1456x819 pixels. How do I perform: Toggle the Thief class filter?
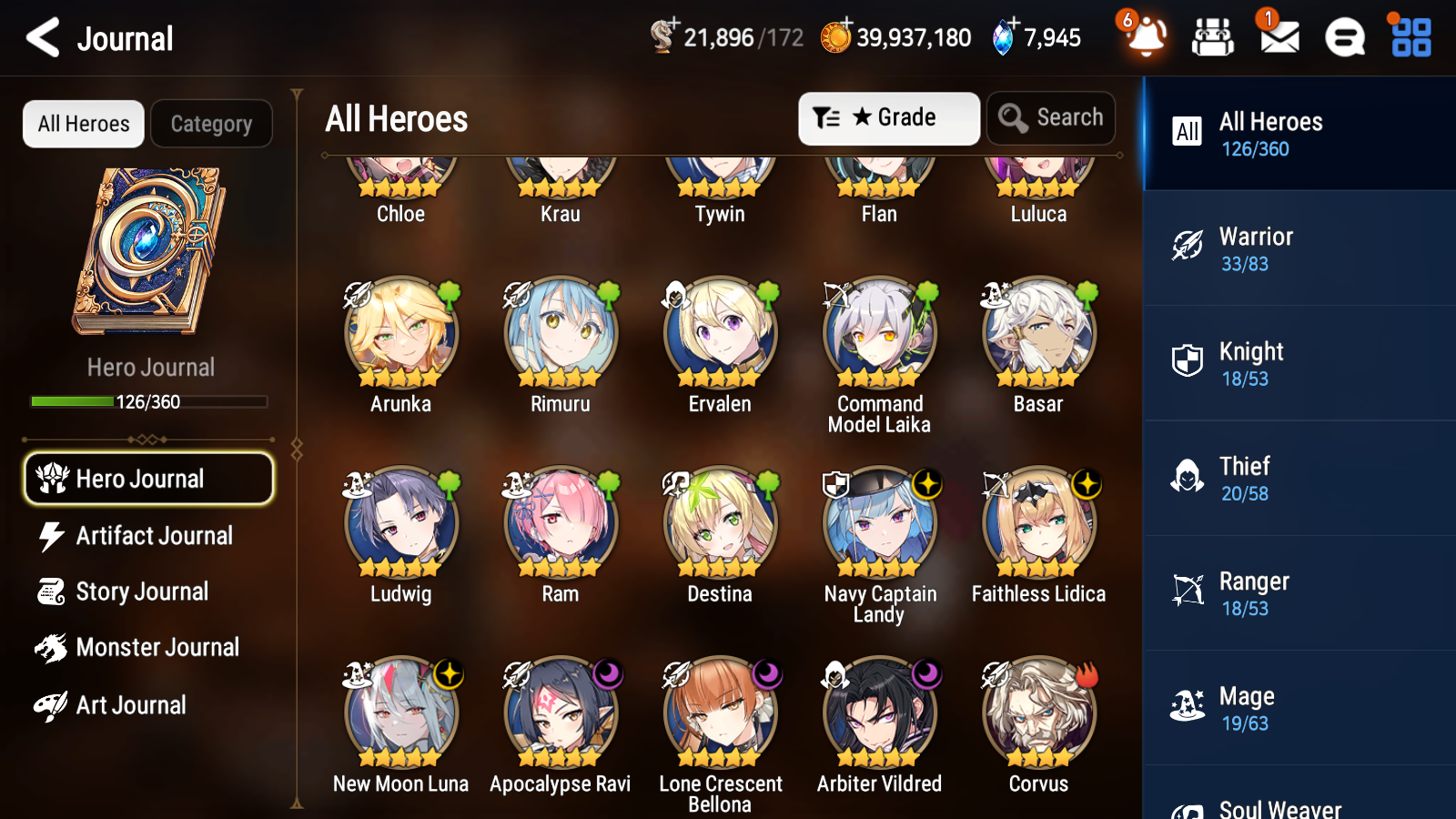tap(1187, 476)
